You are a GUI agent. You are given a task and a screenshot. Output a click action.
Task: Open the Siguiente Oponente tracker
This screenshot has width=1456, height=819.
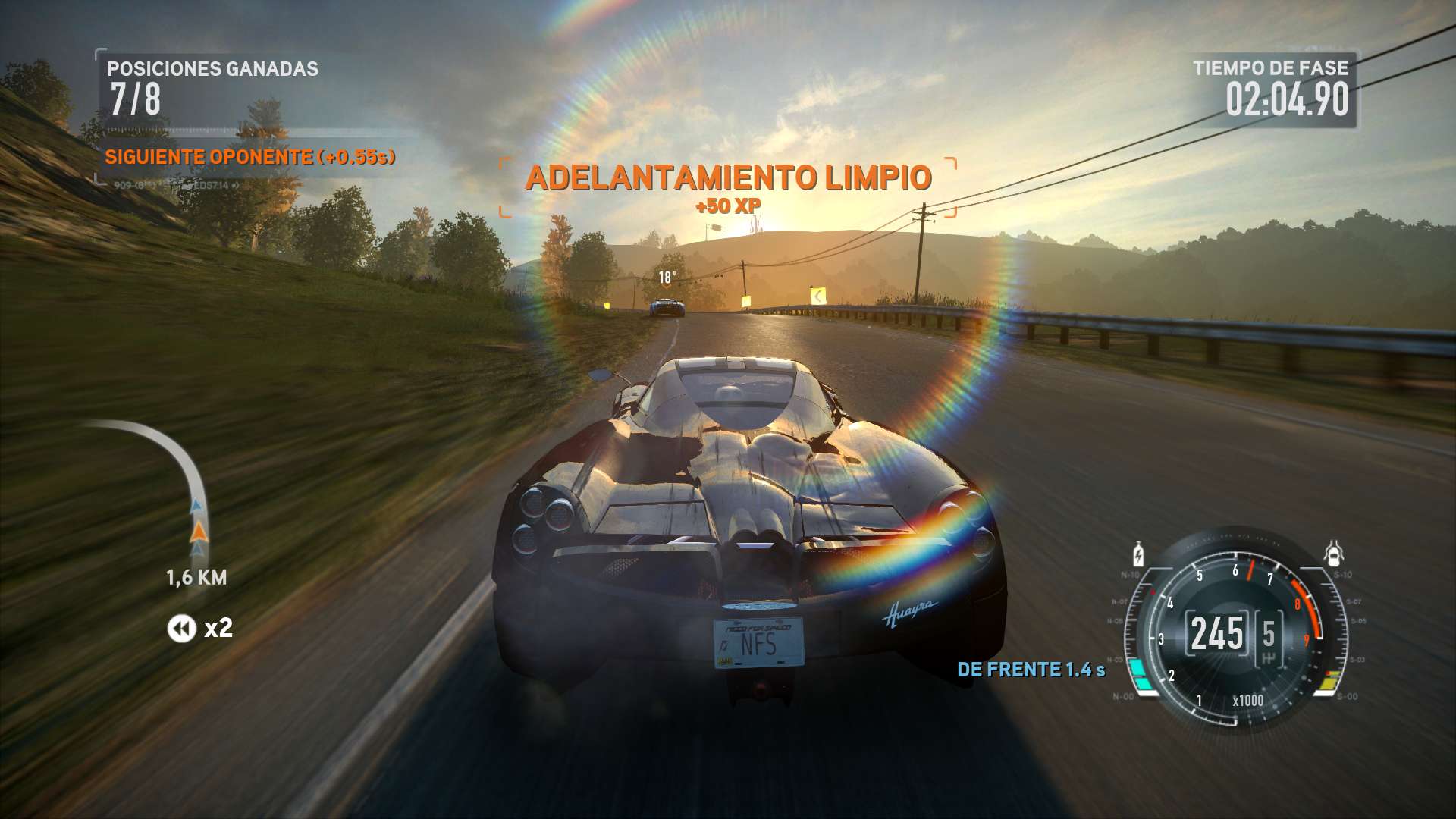click(249, 157)
